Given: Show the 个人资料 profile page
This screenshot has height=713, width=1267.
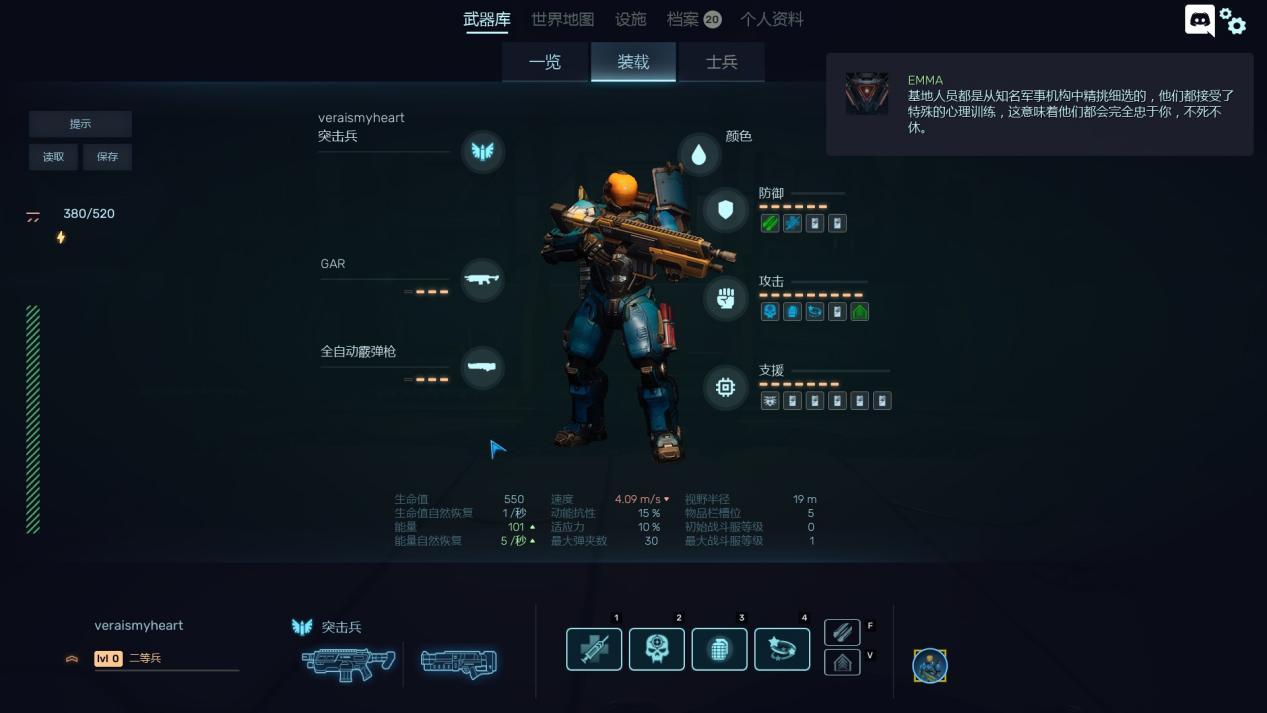Looking at the screenshot, I should tap(771, 20).
